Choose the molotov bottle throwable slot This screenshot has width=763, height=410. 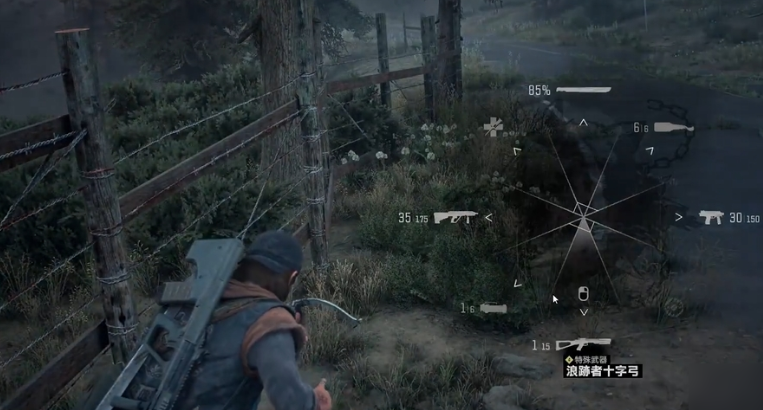(x=674, y=127)
